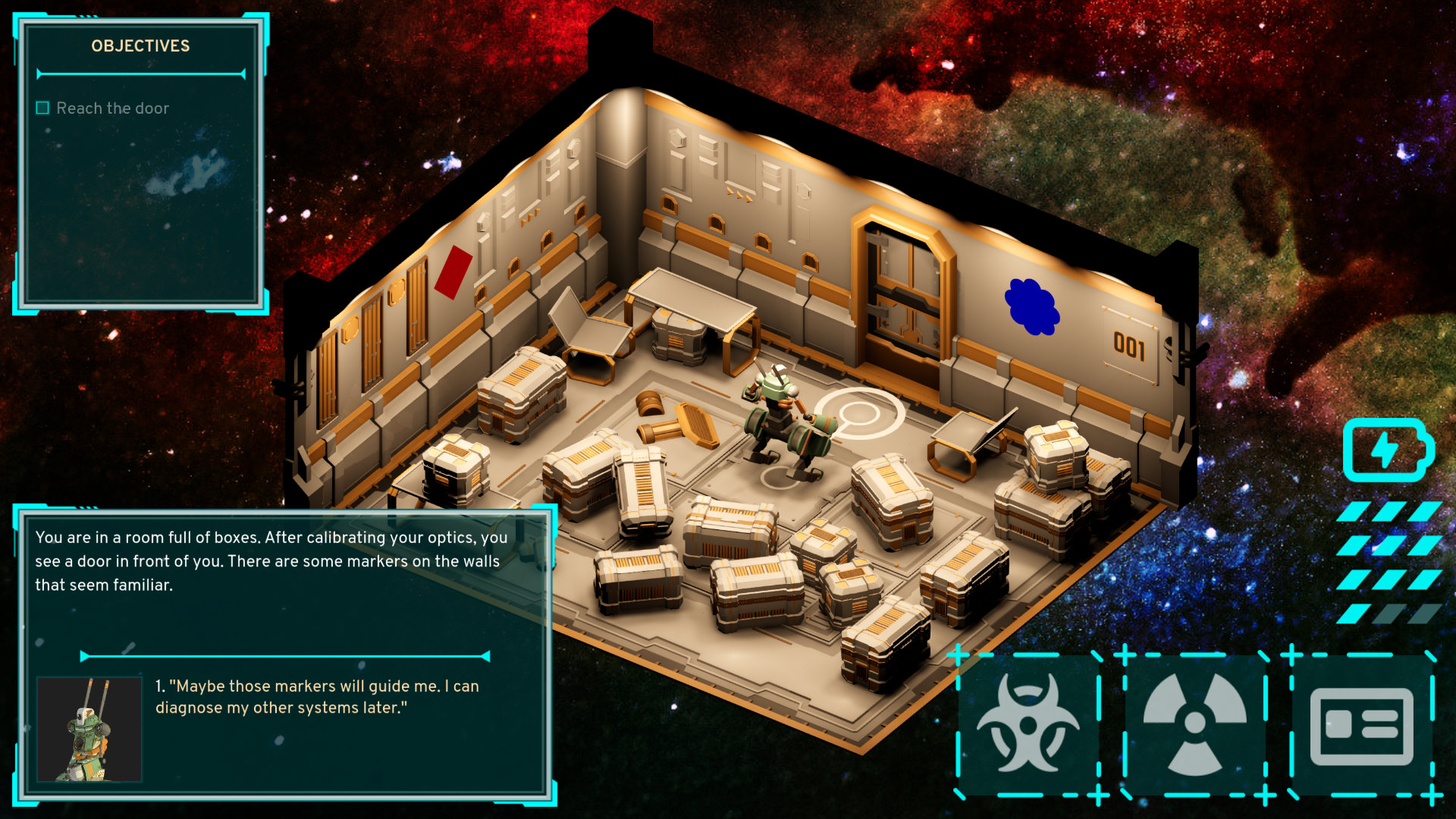This screenshot has height=819, width=1456.
Task: Click the robot portrait thumbnail
Action: [x=89, y=729]
